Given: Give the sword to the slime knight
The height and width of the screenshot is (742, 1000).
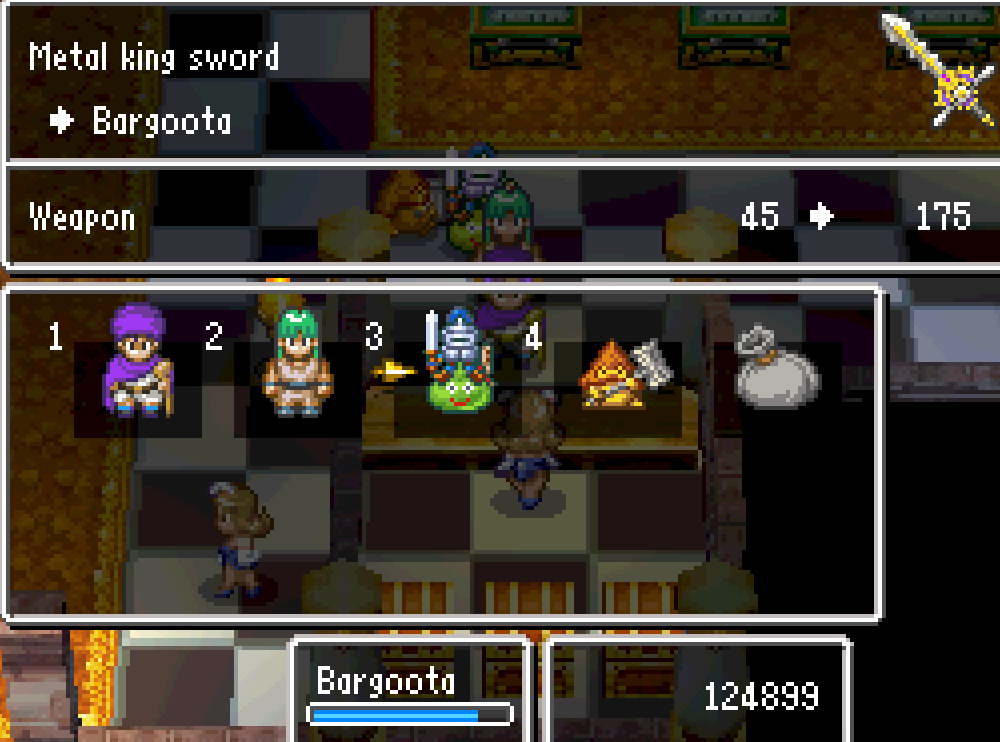Looking at the screenshot, I should pyautogui.click(x=457, y=365).
